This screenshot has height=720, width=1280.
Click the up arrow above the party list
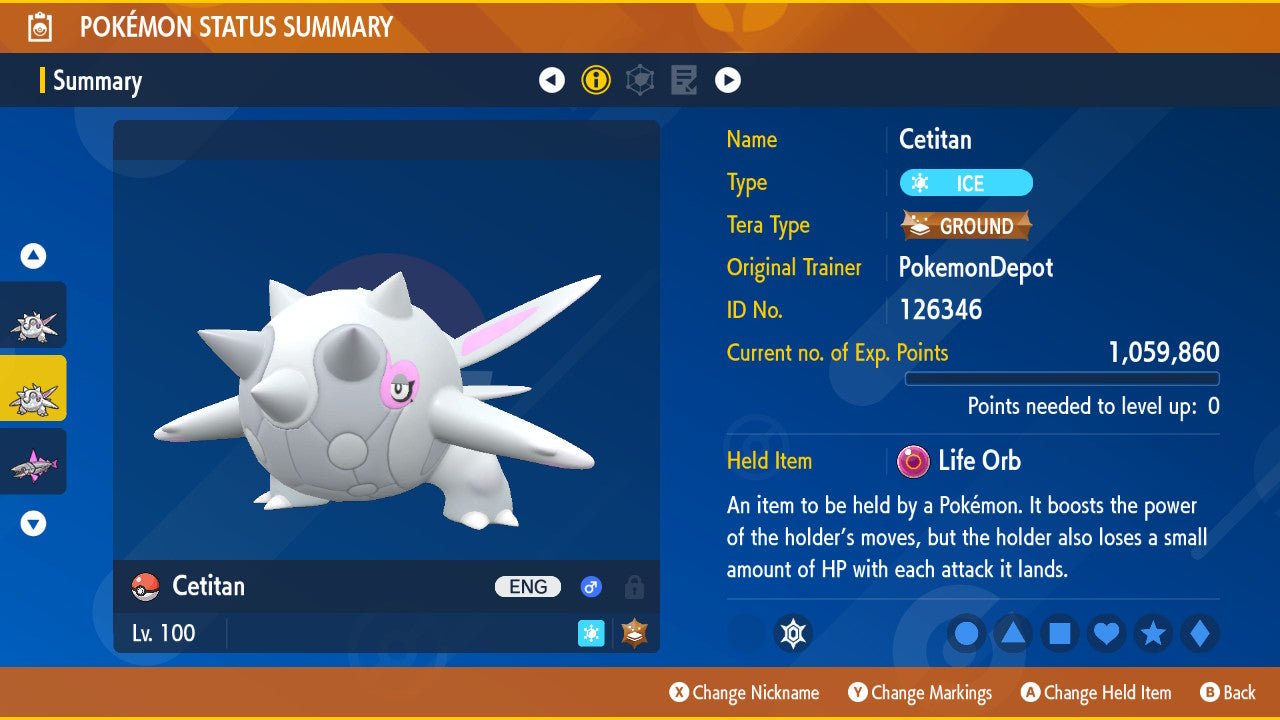click(x=33, y=257)
